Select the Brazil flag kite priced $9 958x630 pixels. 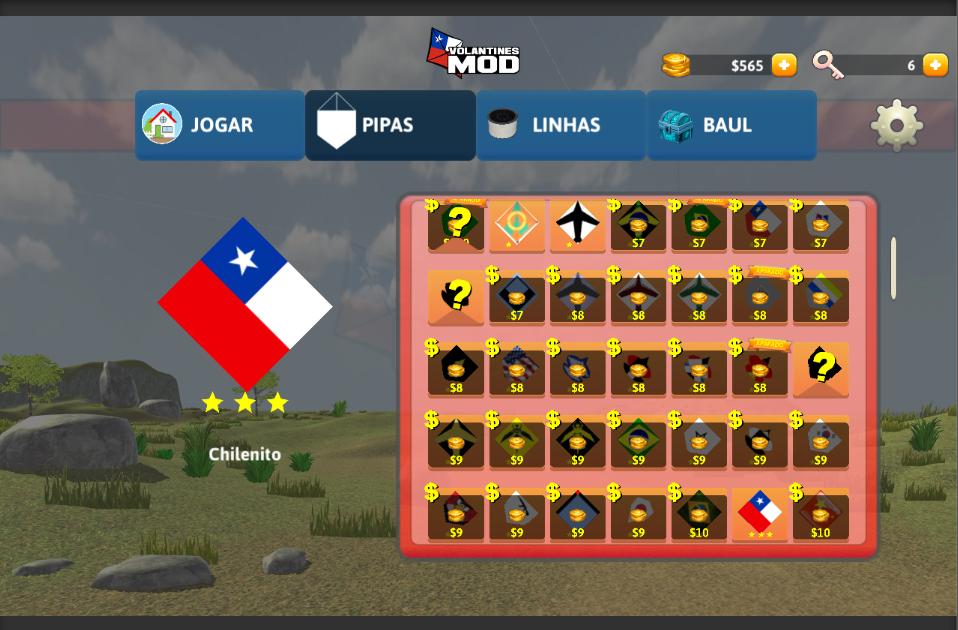pos(638,442)
